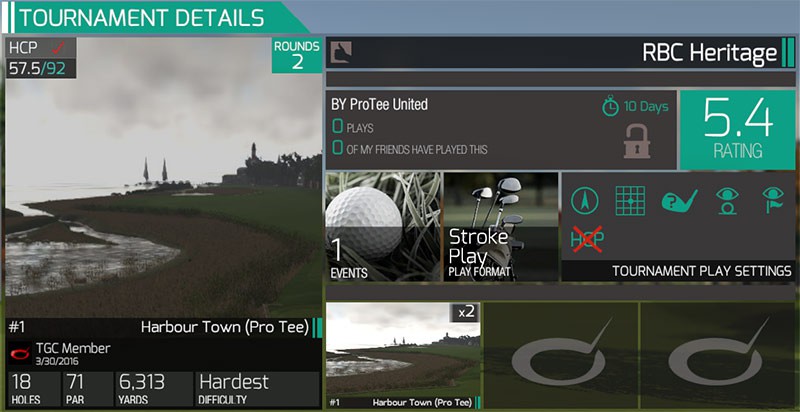Open the thumbs-up icon beside the title
The width and height of the screenshot is (800, 412).
(340, 52)
